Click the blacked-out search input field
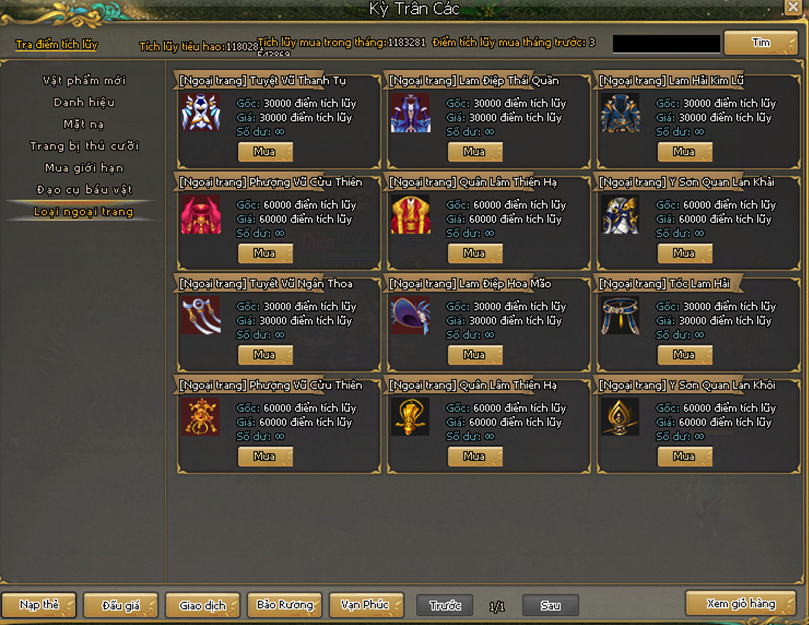This screenshot has width=809, height=625. [x=666, y=44]
